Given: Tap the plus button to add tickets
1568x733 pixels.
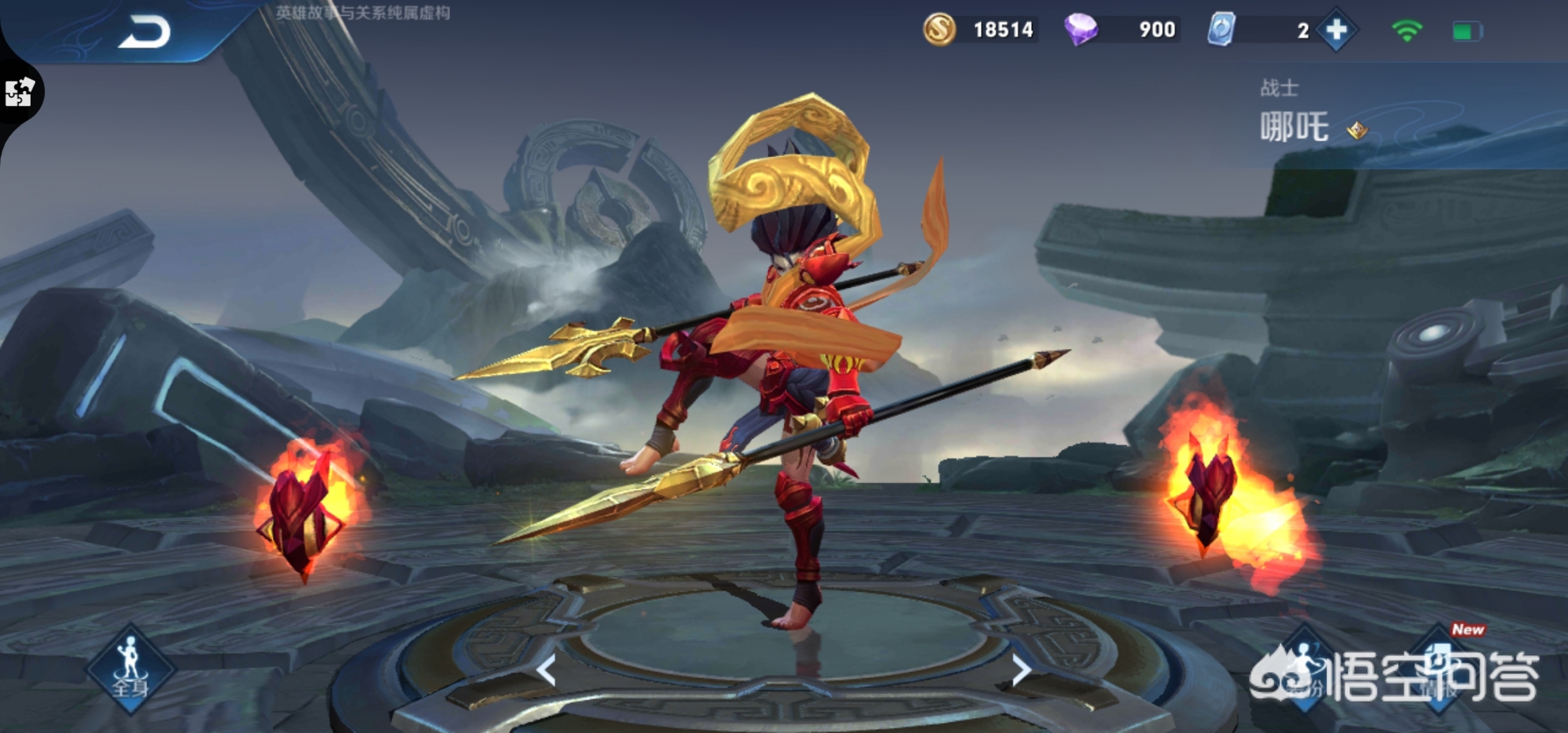Looking at the screenshot, I should (x=1336, y=31).
